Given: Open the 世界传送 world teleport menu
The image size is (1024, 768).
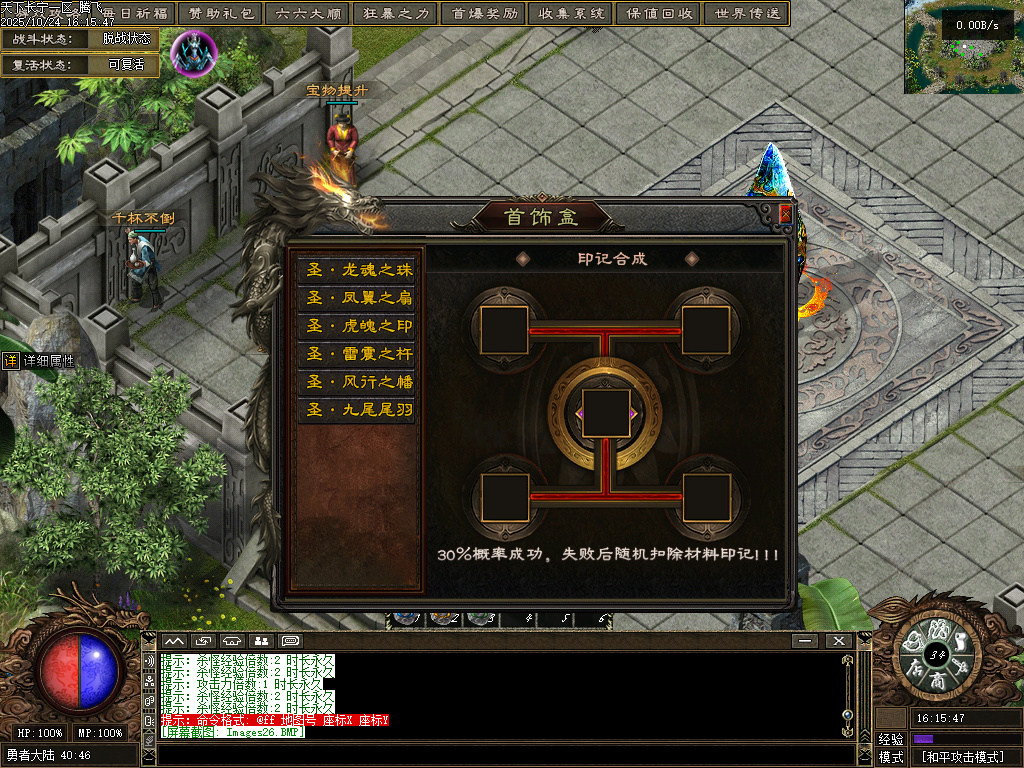Looking at the screenshot, I should pyautogui.click(x=746, y=14).
